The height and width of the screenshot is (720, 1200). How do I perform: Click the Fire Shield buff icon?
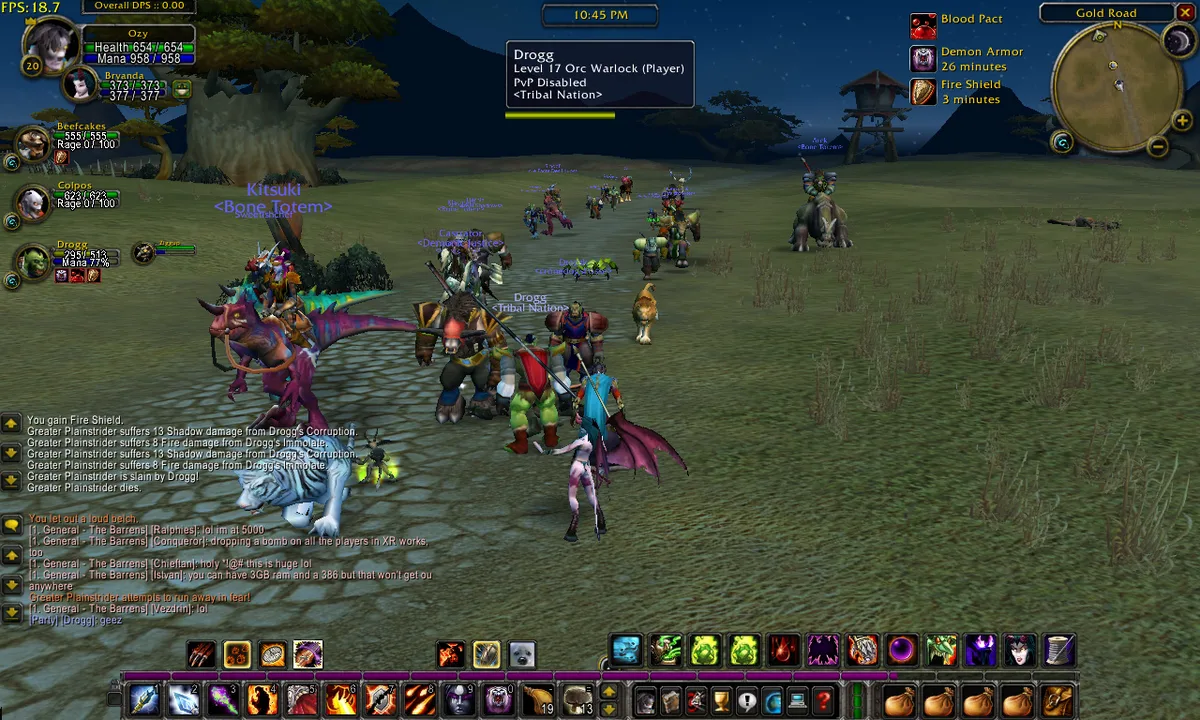(923, 91)
